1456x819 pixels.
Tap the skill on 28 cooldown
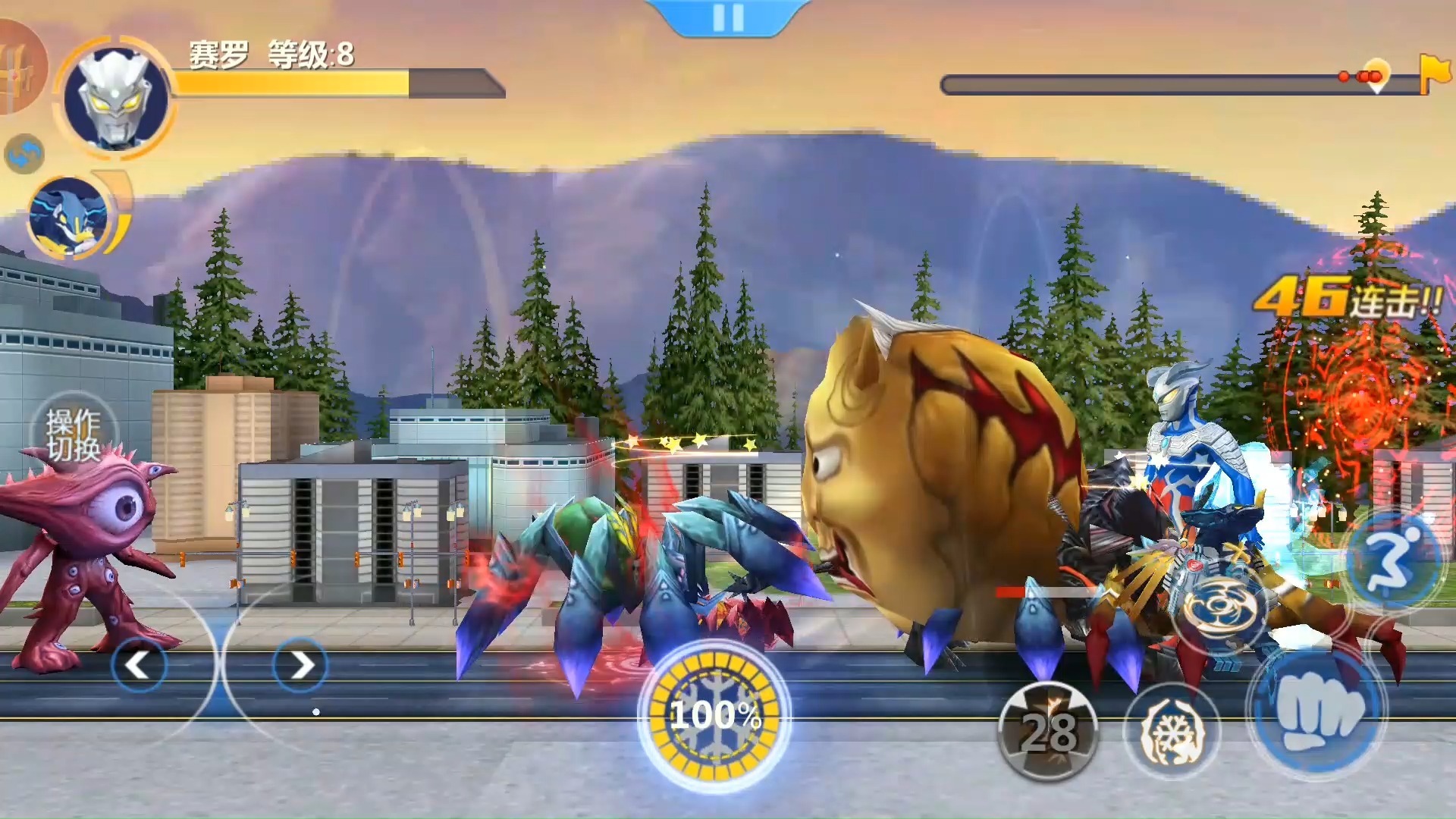[1048, 731]
